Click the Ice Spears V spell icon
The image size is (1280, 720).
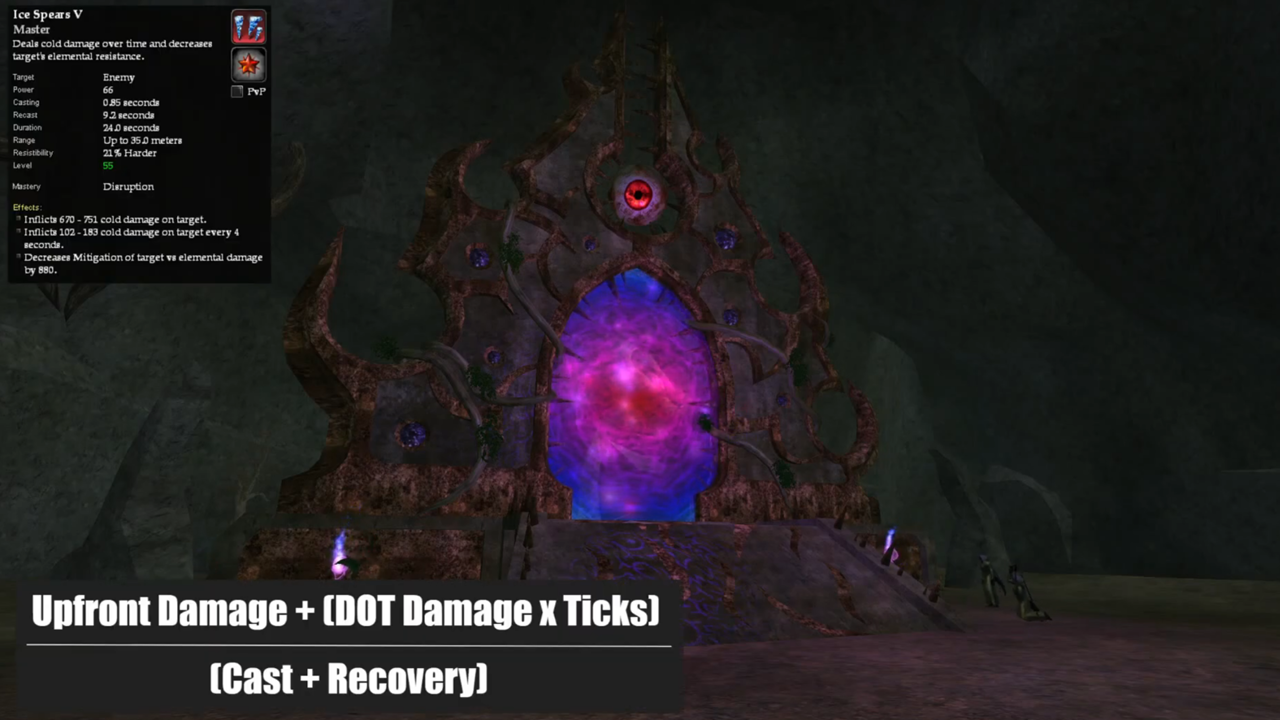(x=248, y=27)
